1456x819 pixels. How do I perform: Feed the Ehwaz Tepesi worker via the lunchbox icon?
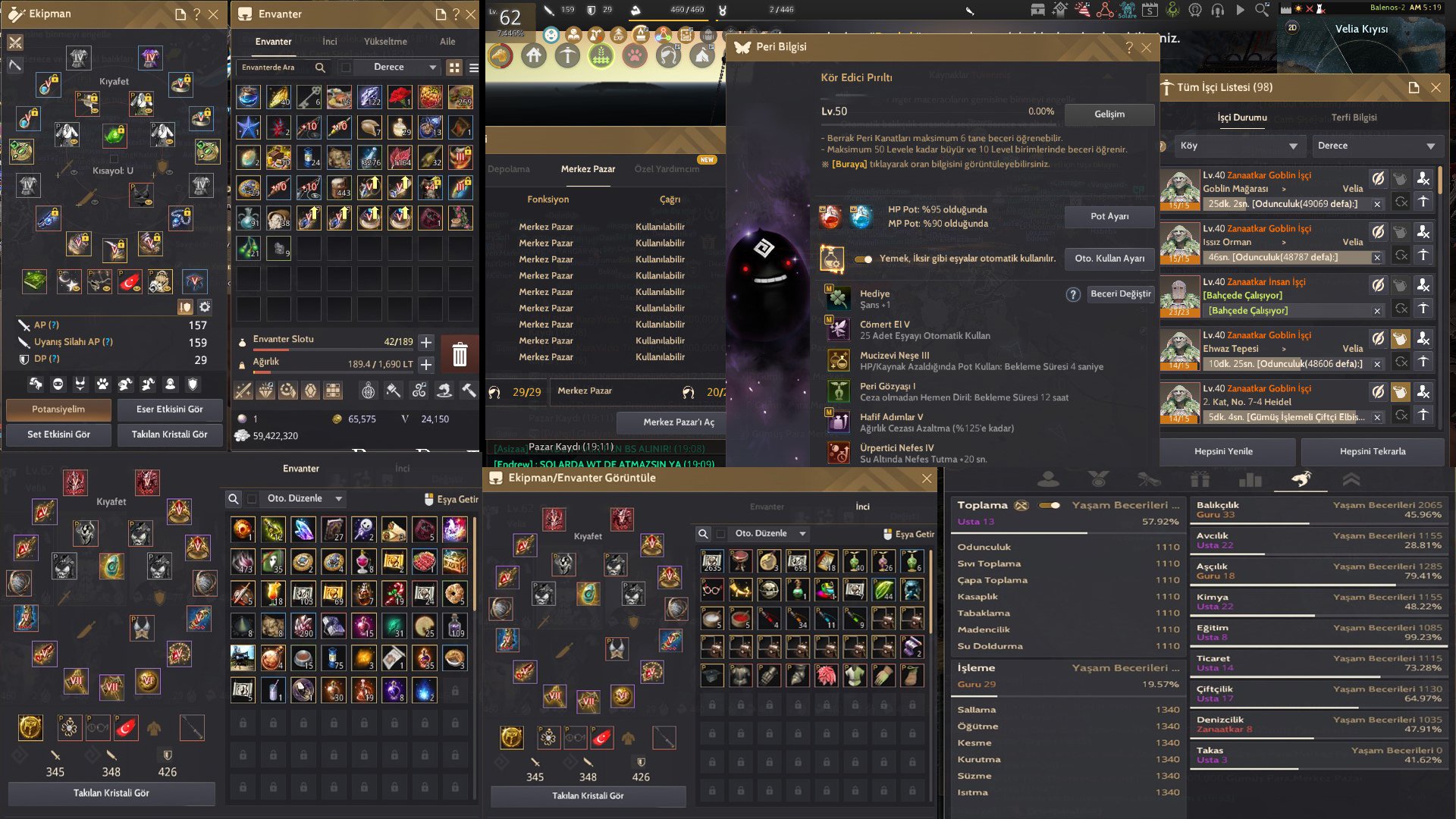click(1401, 337)
